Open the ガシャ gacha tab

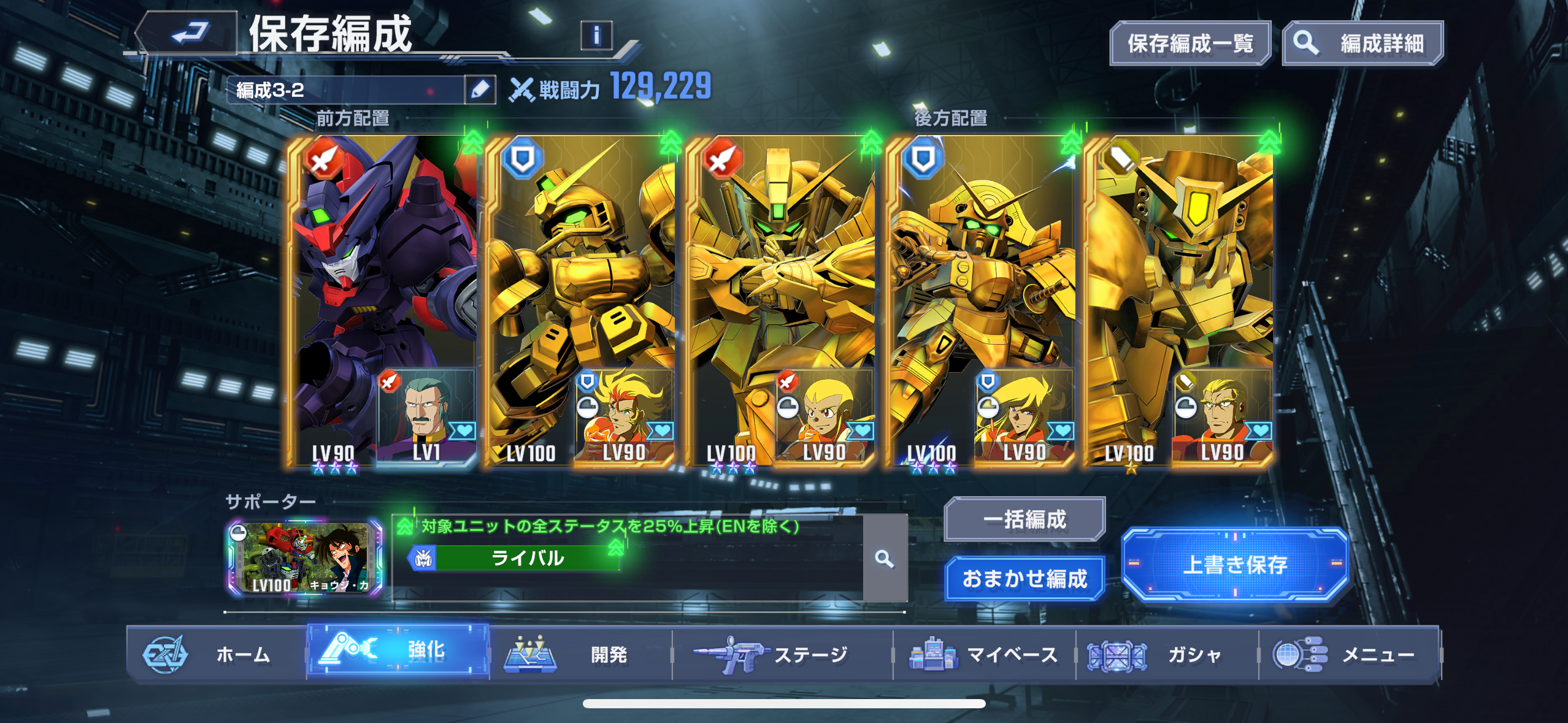pos(1166,654)
